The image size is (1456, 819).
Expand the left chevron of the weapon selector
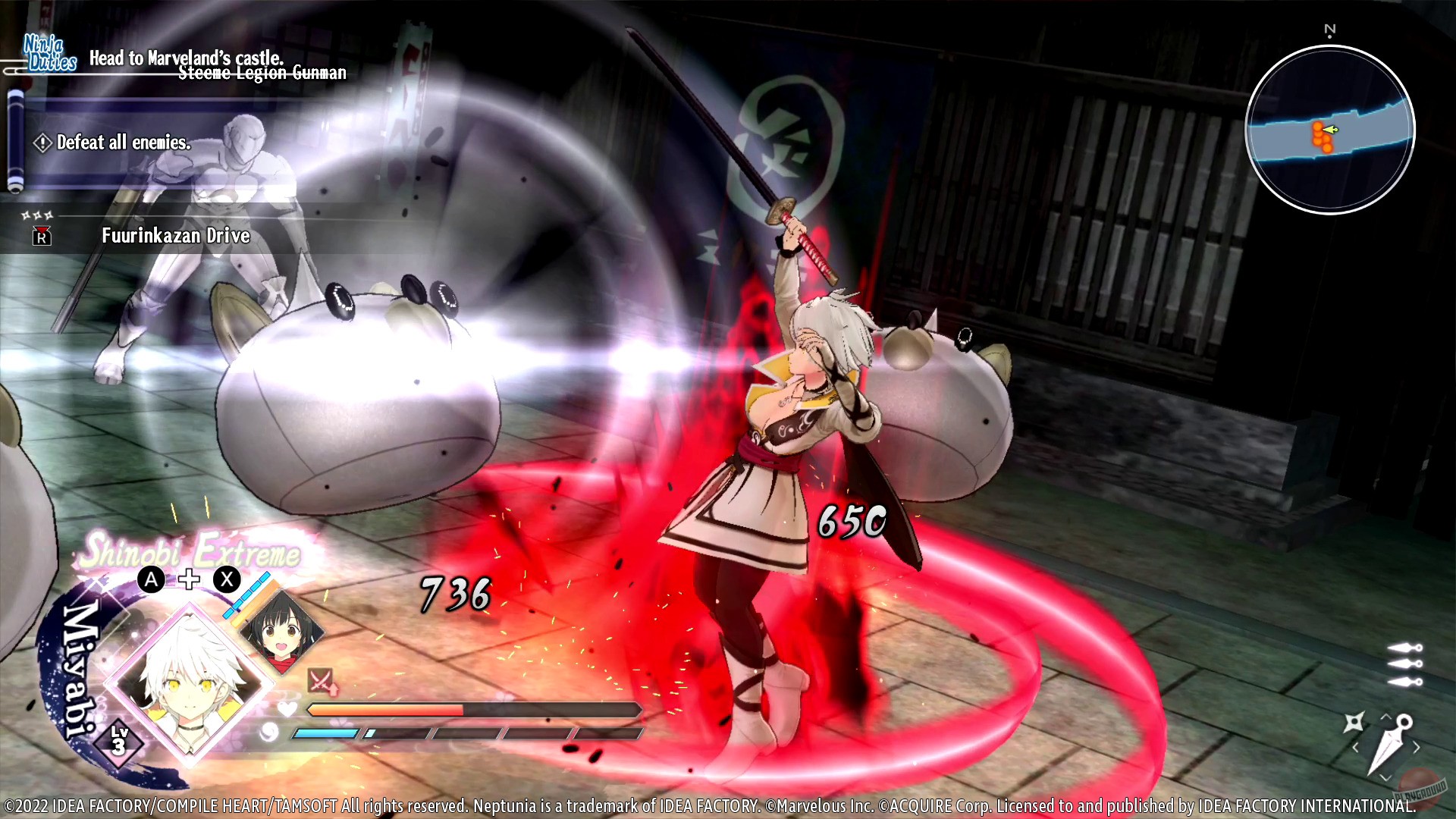point(1357,747)
